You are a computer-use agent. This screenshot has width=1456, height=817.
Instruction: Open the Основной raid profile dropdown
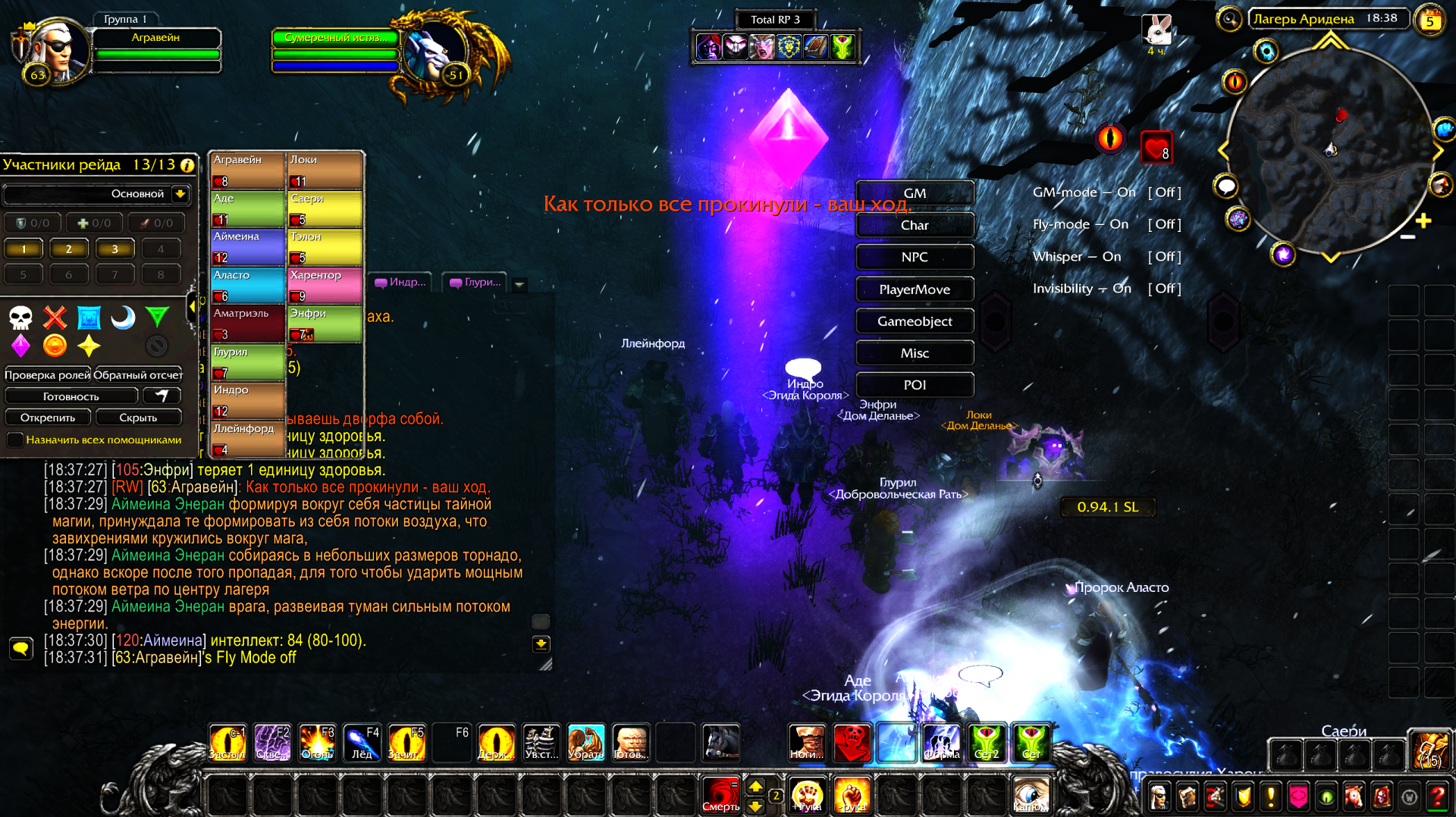point(180,194)
